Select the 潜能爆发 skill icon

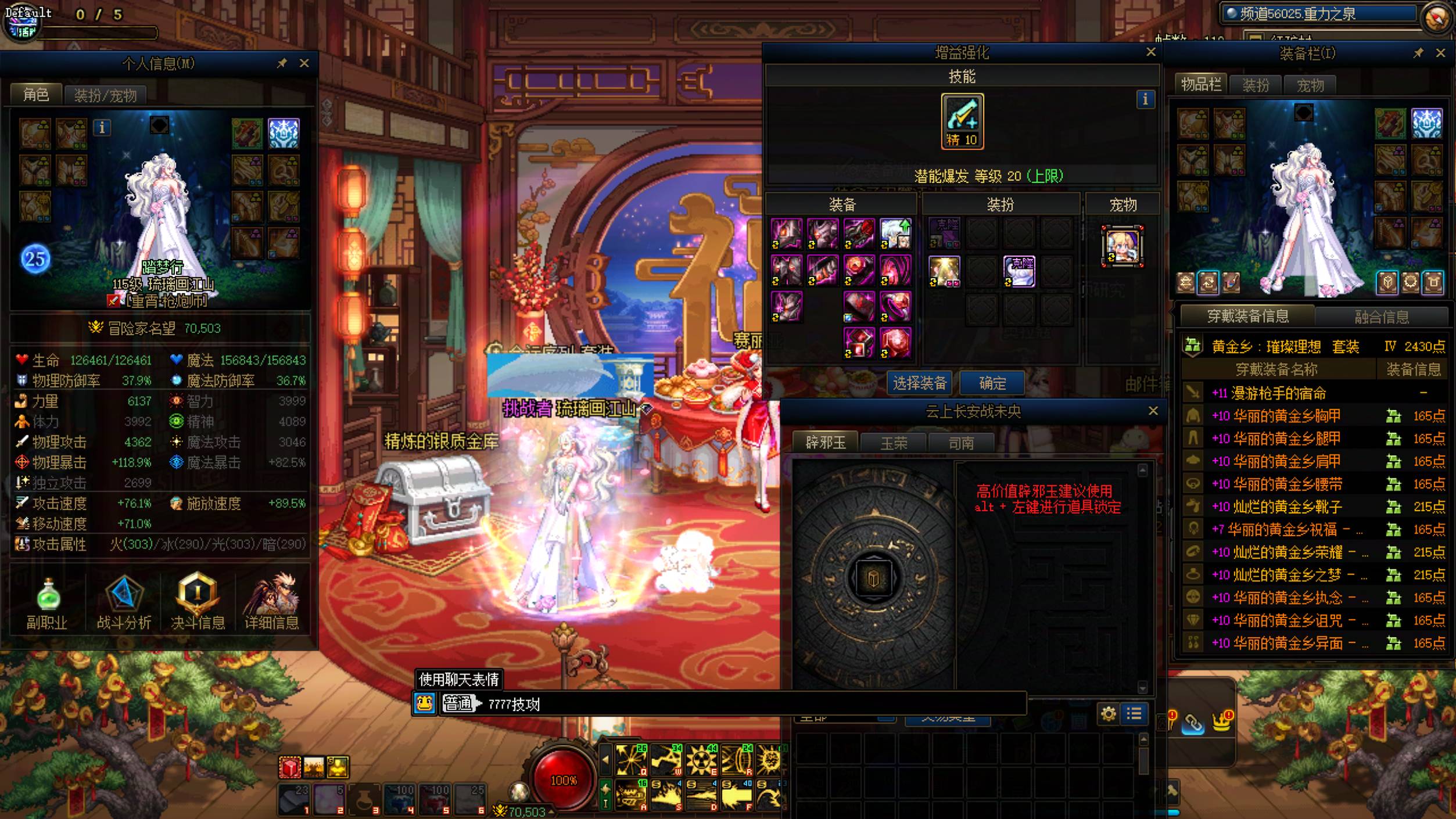tap(962, 121)
